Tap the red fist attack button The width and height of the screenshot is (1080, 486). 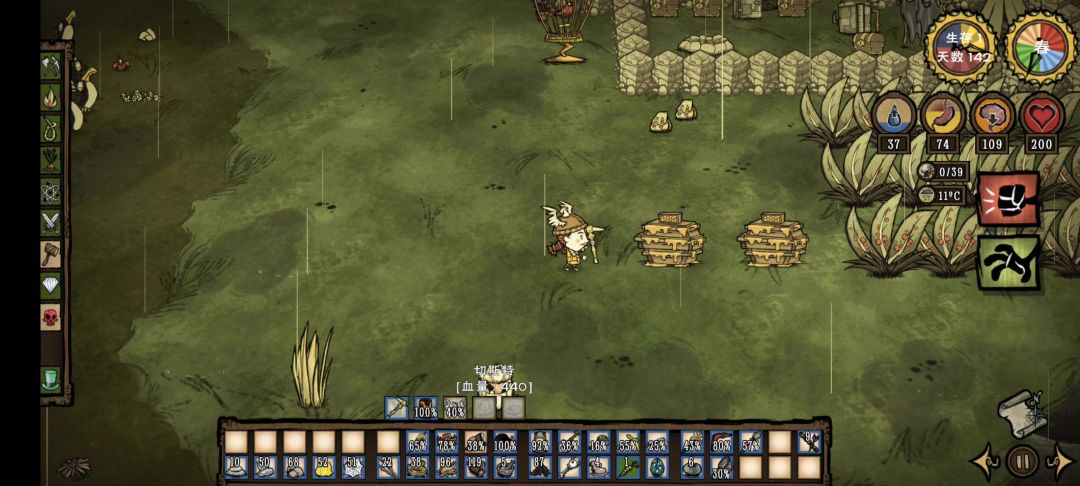point(1007,198)
